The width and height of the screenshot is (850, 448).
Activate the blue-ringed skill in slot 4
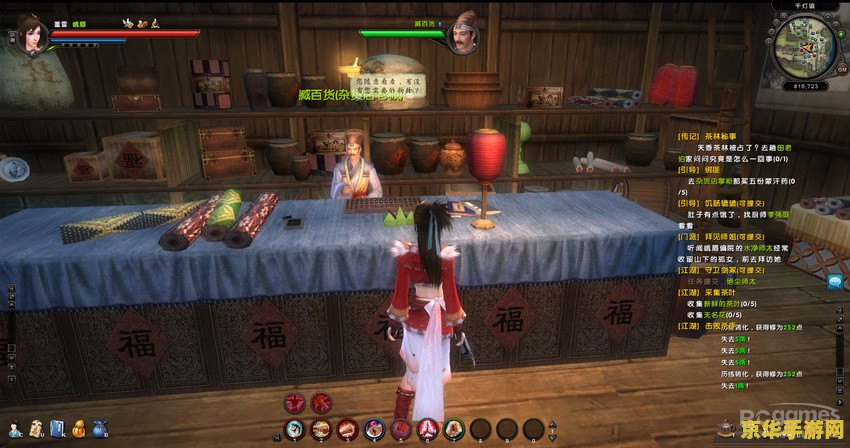click(373, 430)
